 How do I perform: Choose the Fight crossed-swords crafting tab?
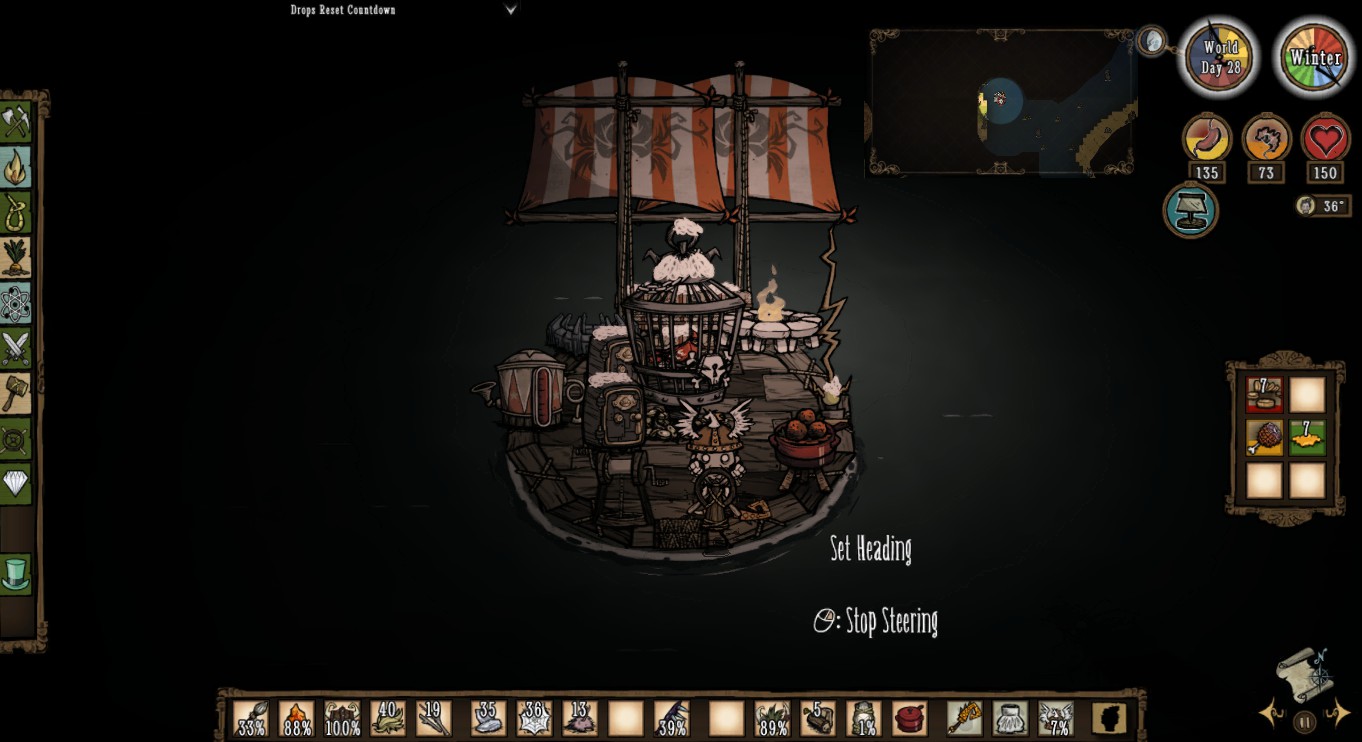[15, 348]
